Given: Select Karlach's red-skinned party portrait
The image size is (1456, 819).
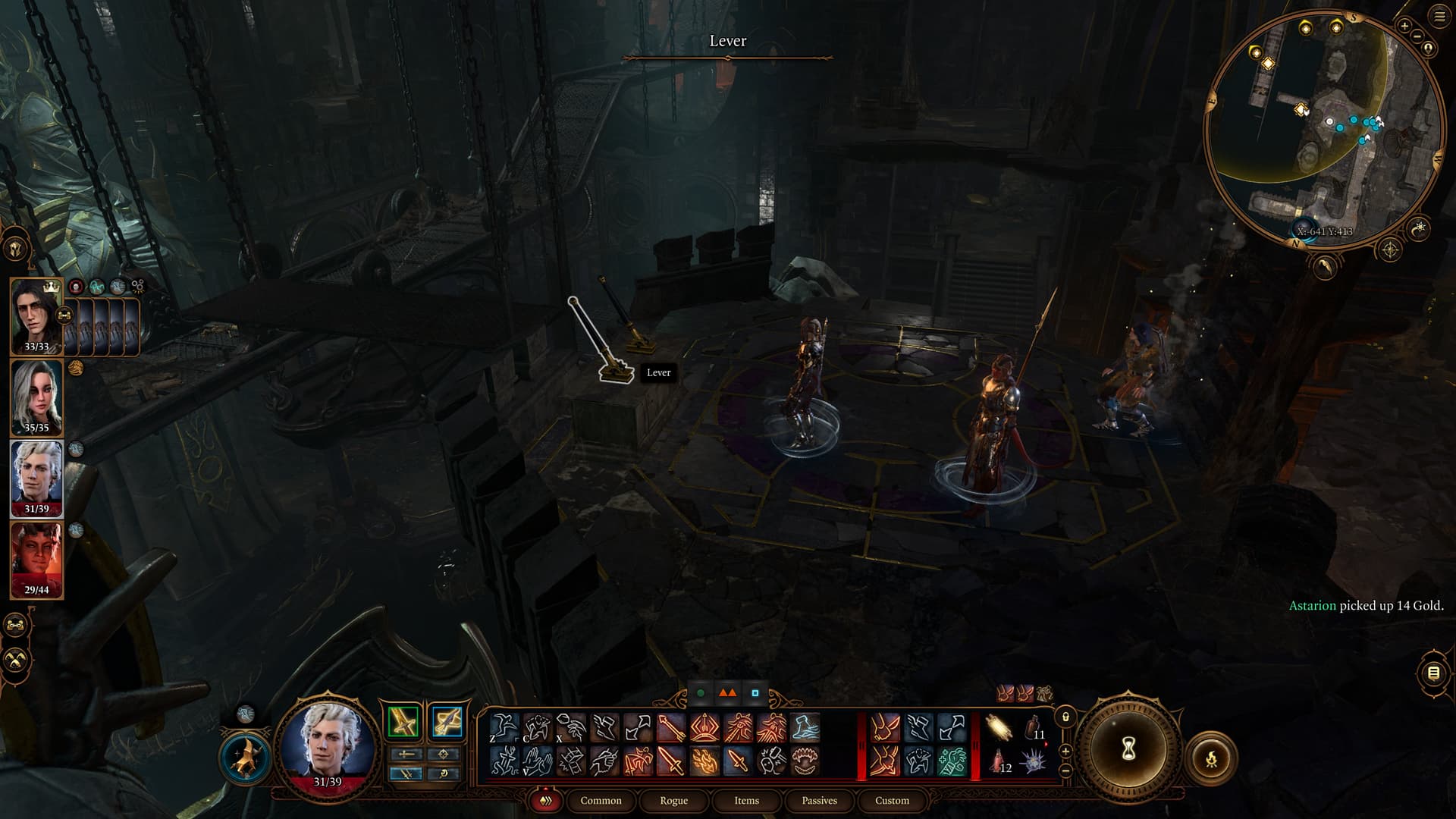Looking at the screenshot, I should coord(36,560).
